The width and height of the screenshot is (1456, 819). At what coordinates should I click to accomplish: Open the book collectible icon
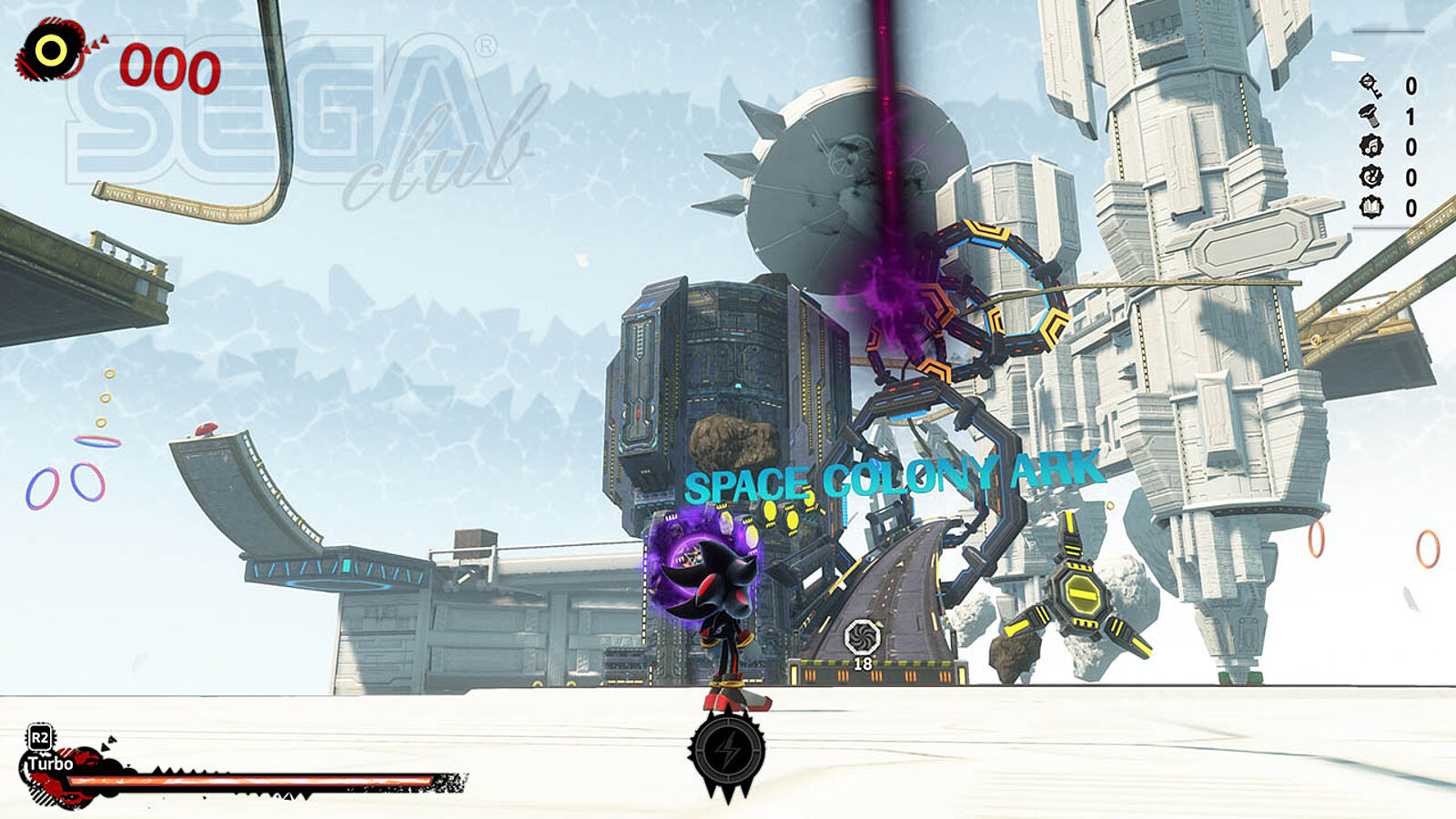click(x=1370, y=207)
